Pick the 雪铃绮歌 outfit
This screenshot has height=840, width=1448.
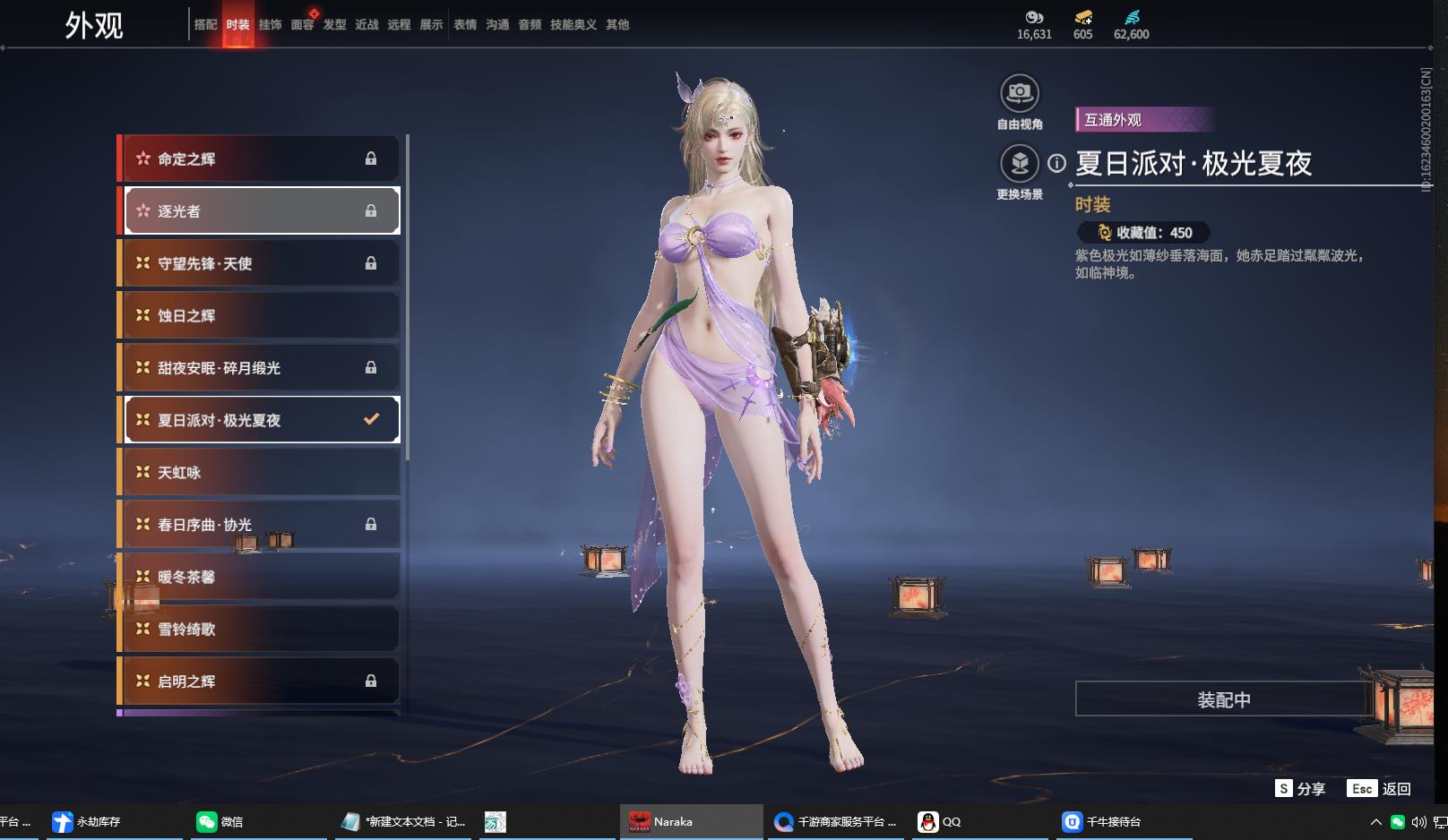click(260, 629)
